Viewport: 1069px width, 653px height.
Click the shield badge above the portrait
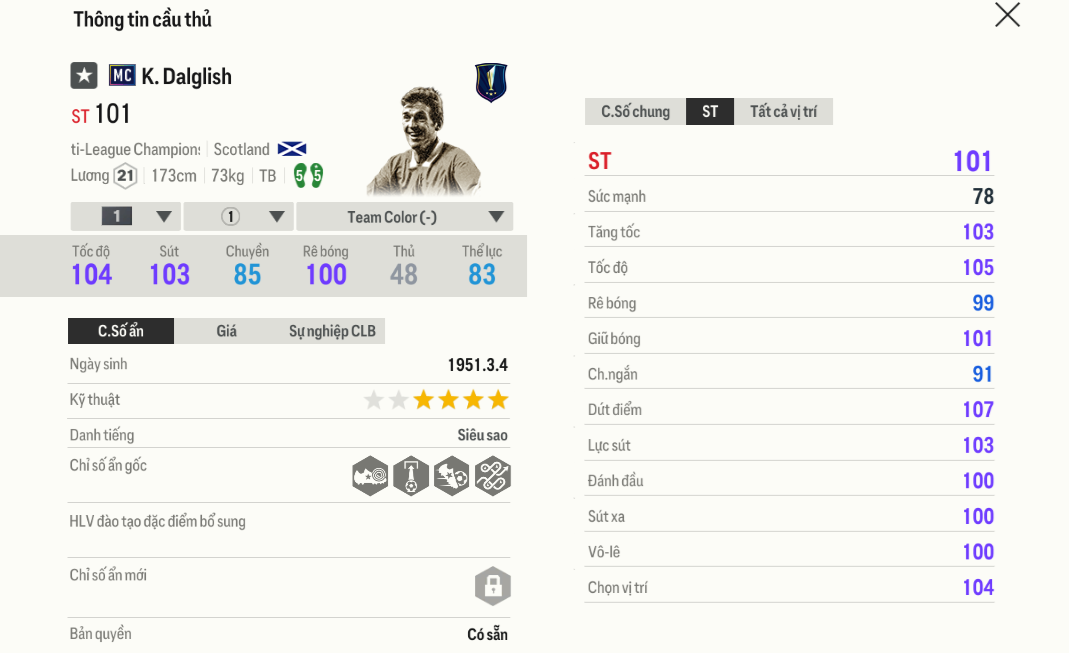(x=491, y=83)
